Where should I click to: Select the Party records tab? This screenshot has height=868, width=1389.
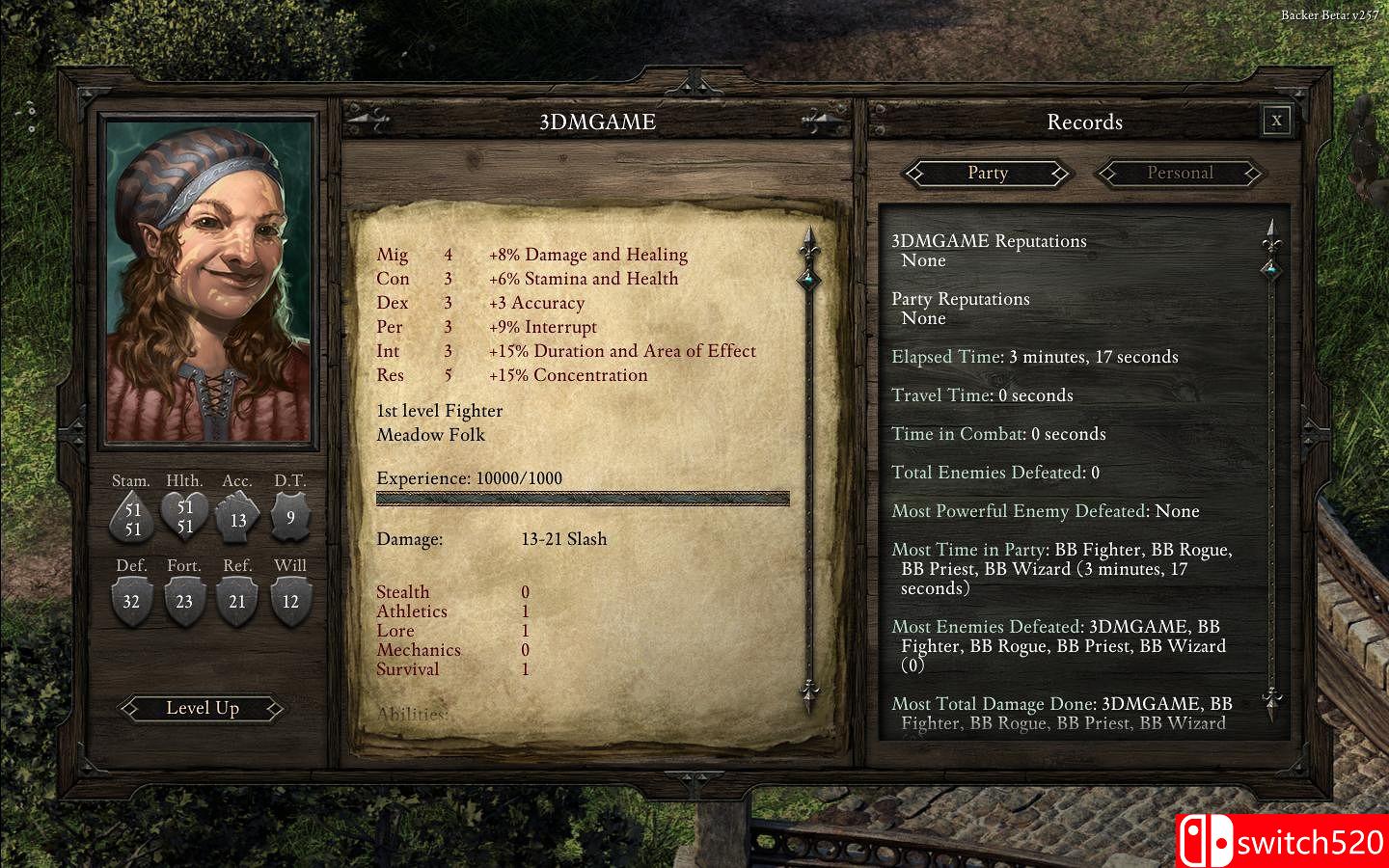(988, 173)
